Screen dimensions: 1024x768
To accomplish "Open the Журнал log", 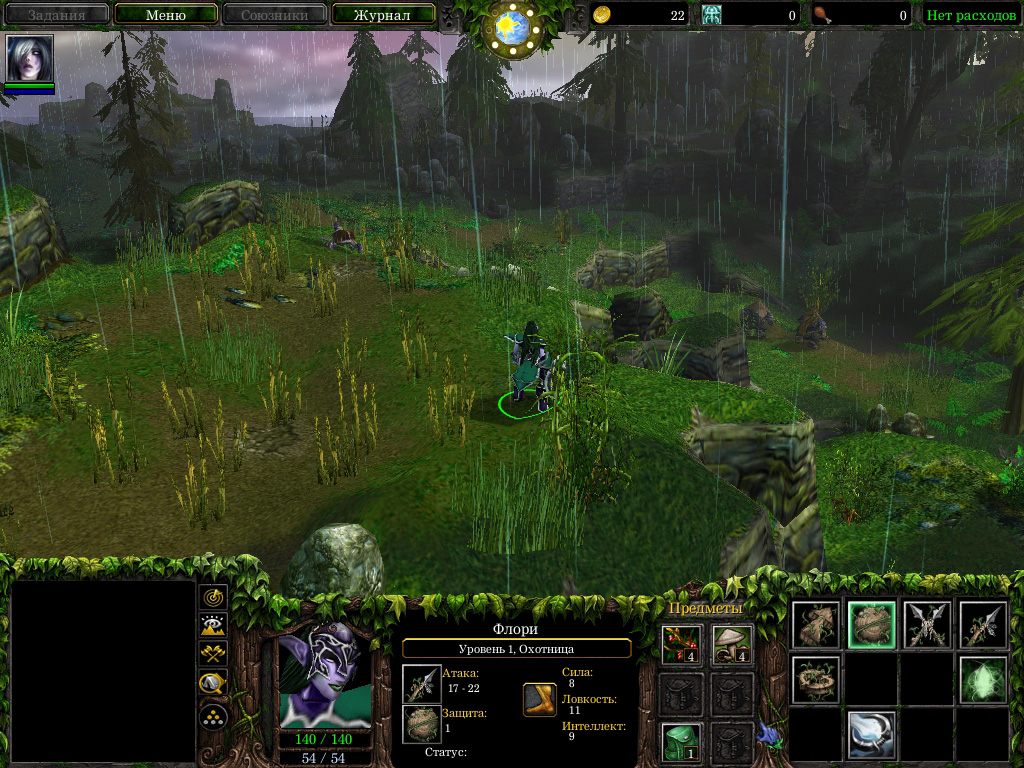I will 383,15.
